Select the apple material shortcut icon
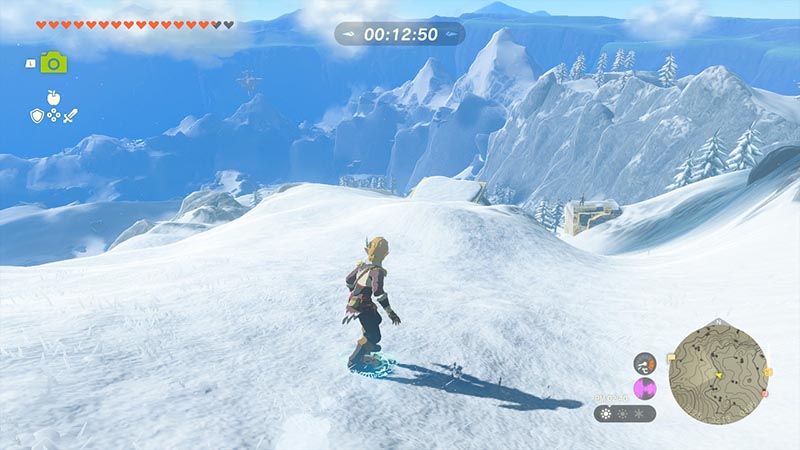 (x=51, y=98)
